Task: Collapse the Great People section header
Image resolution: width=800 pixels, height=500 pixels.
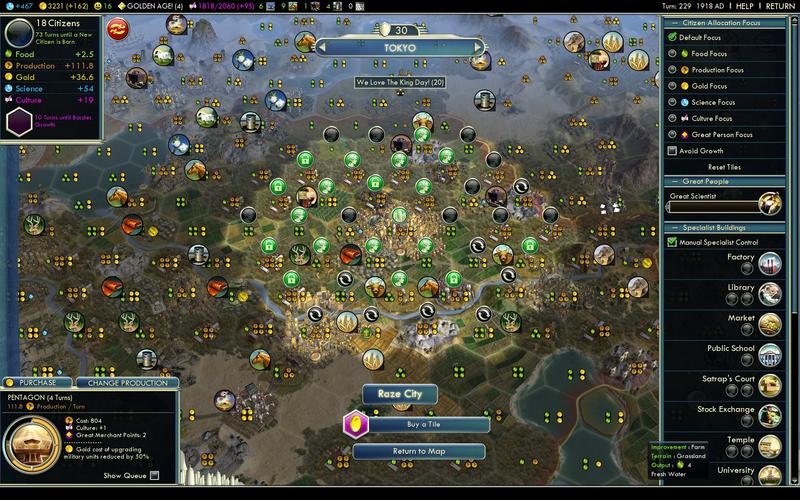Action: [x=731, y=181]
